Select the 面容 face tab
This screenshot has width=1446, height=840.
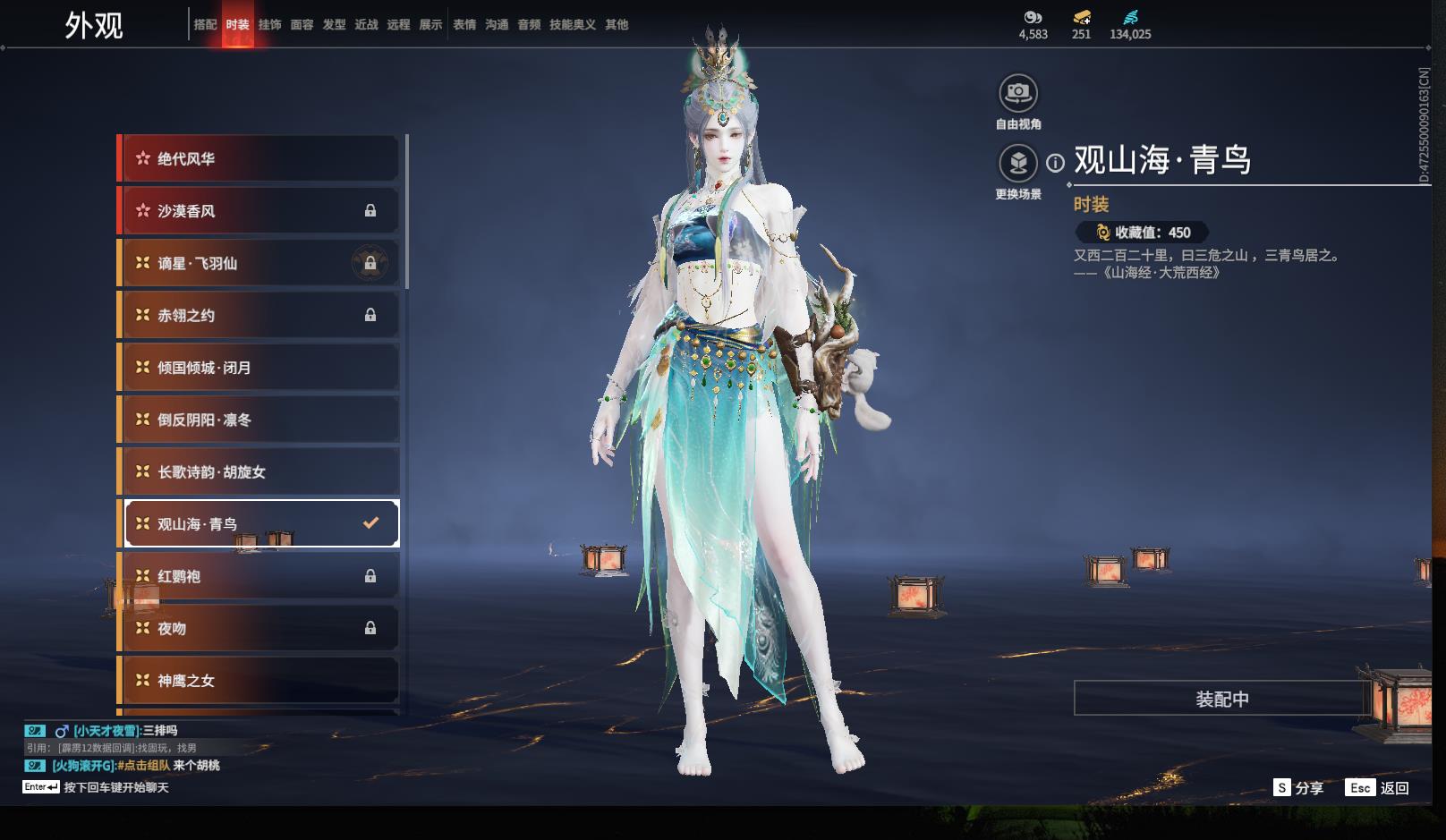302,25
